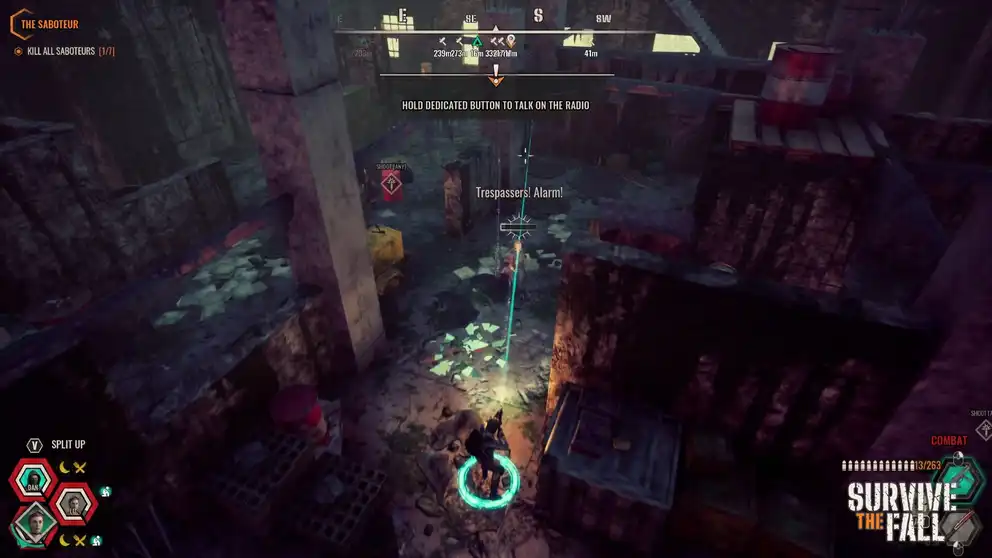This screenshot has height=558, width=992.
Task: Click the green triangle compass marker
Action: pos(477,42)
